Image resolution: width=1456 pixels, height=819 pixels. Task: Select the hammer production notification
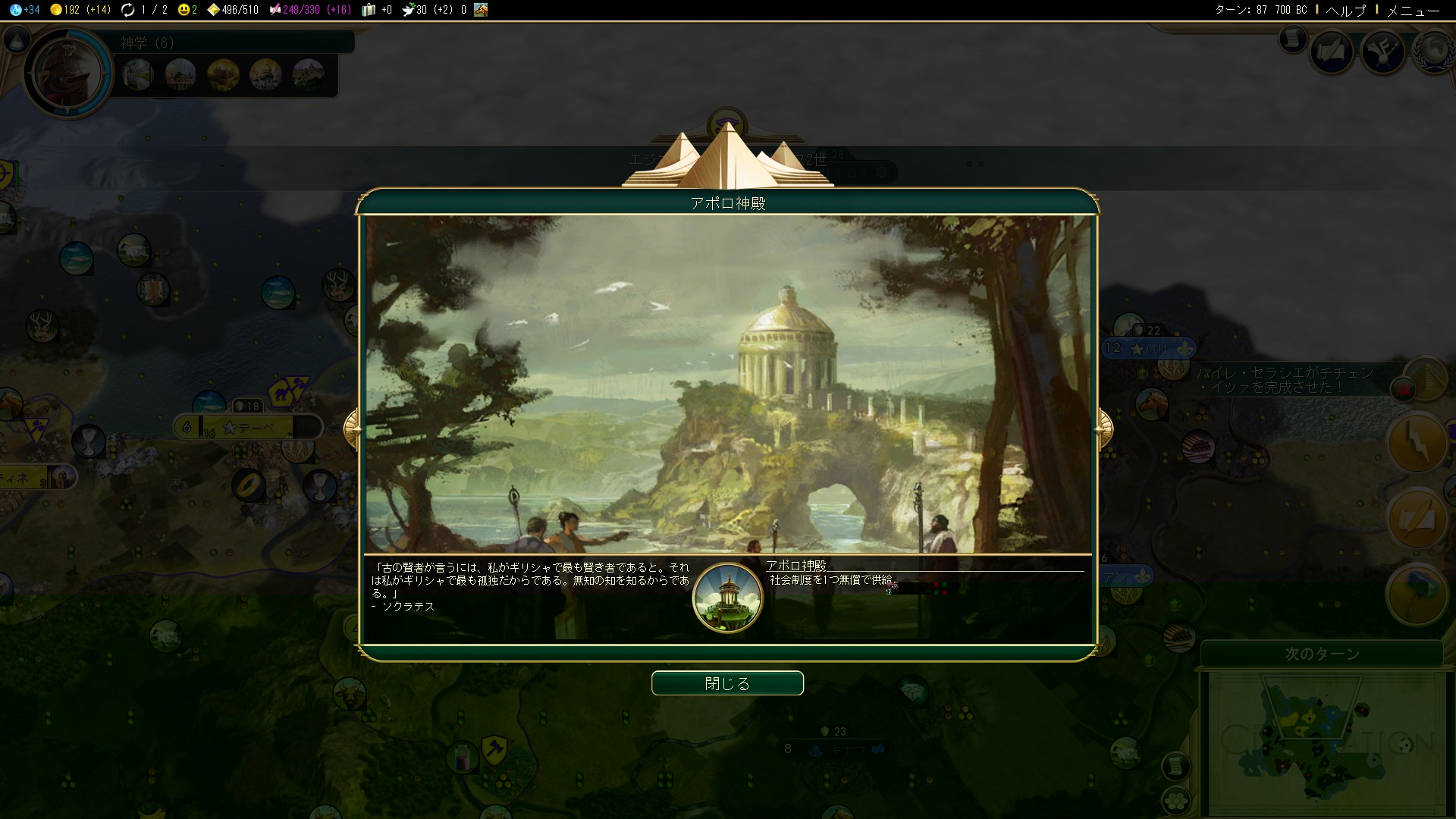pos(1417,596)
